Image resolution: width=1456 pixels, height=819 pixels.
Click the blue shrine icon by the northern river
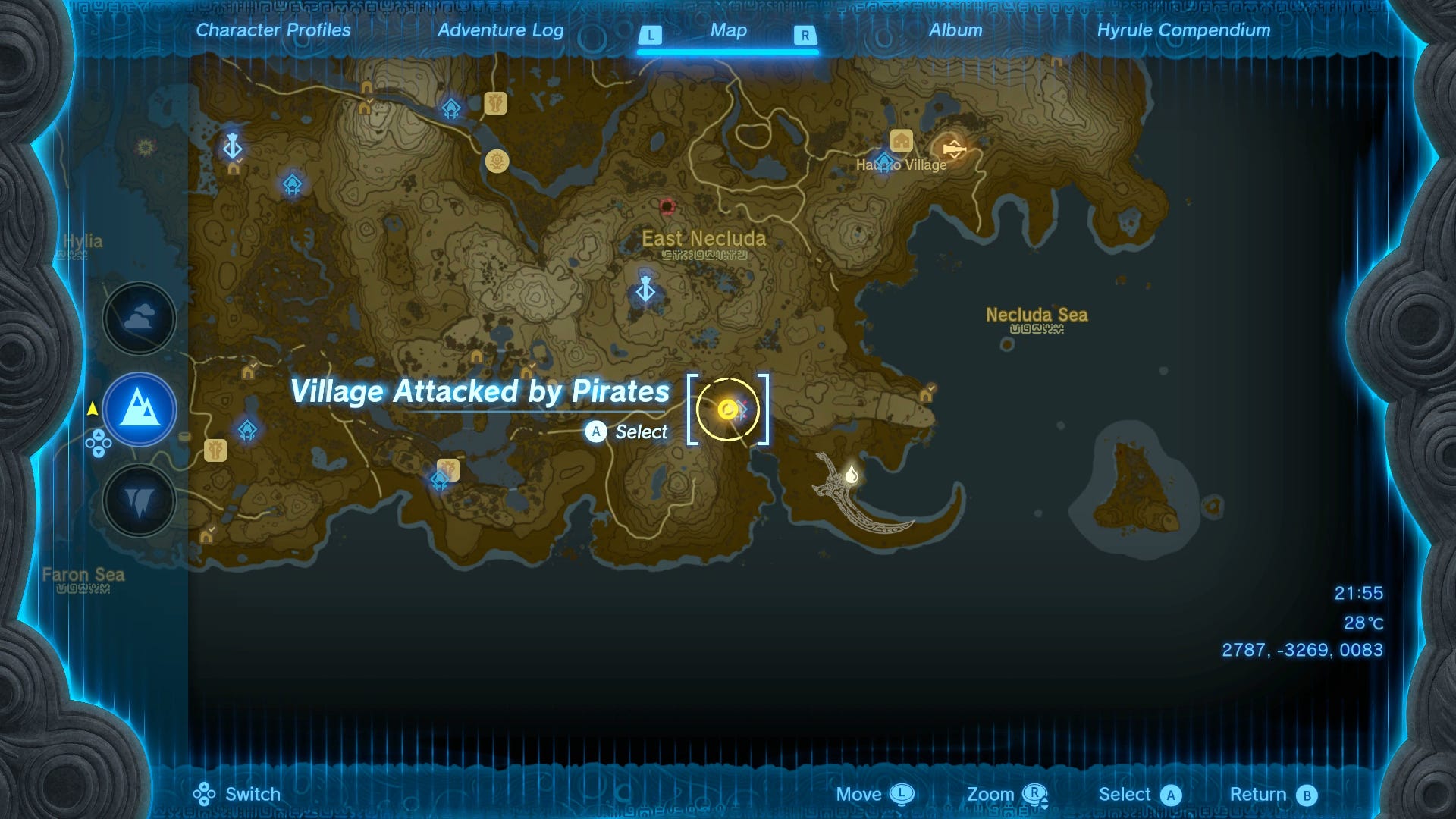[x=451, y=109]
